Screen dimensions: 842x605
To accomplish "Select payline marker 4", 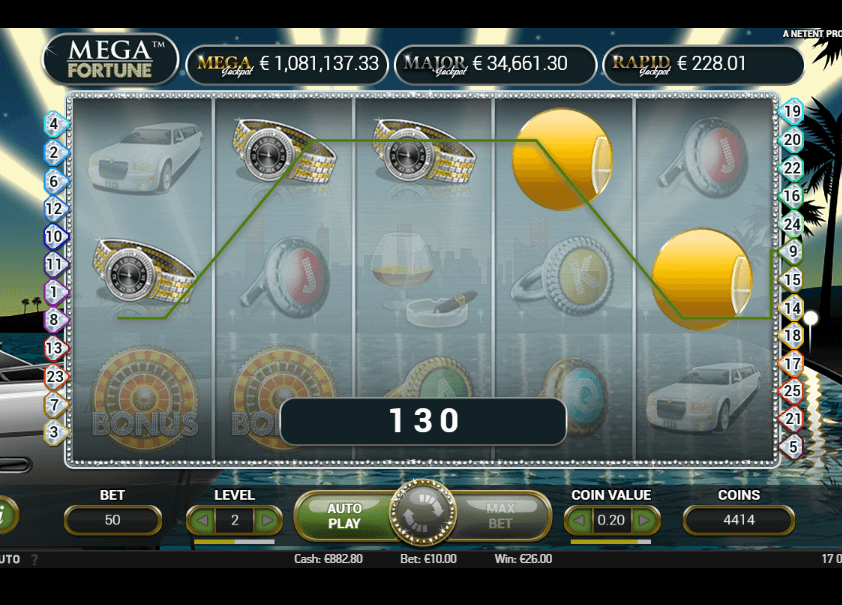I will click(54, 124).
